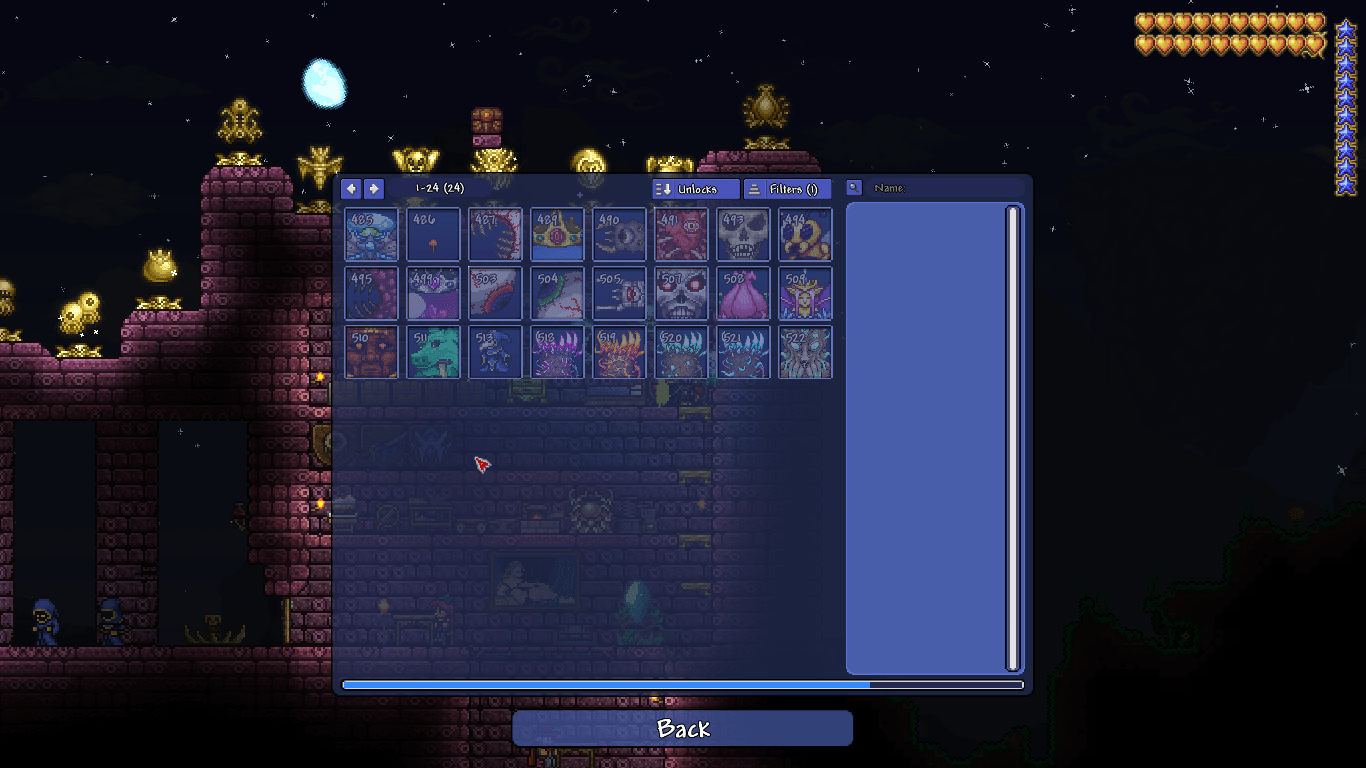Click the bottom horizontal scrollbar

683,685
